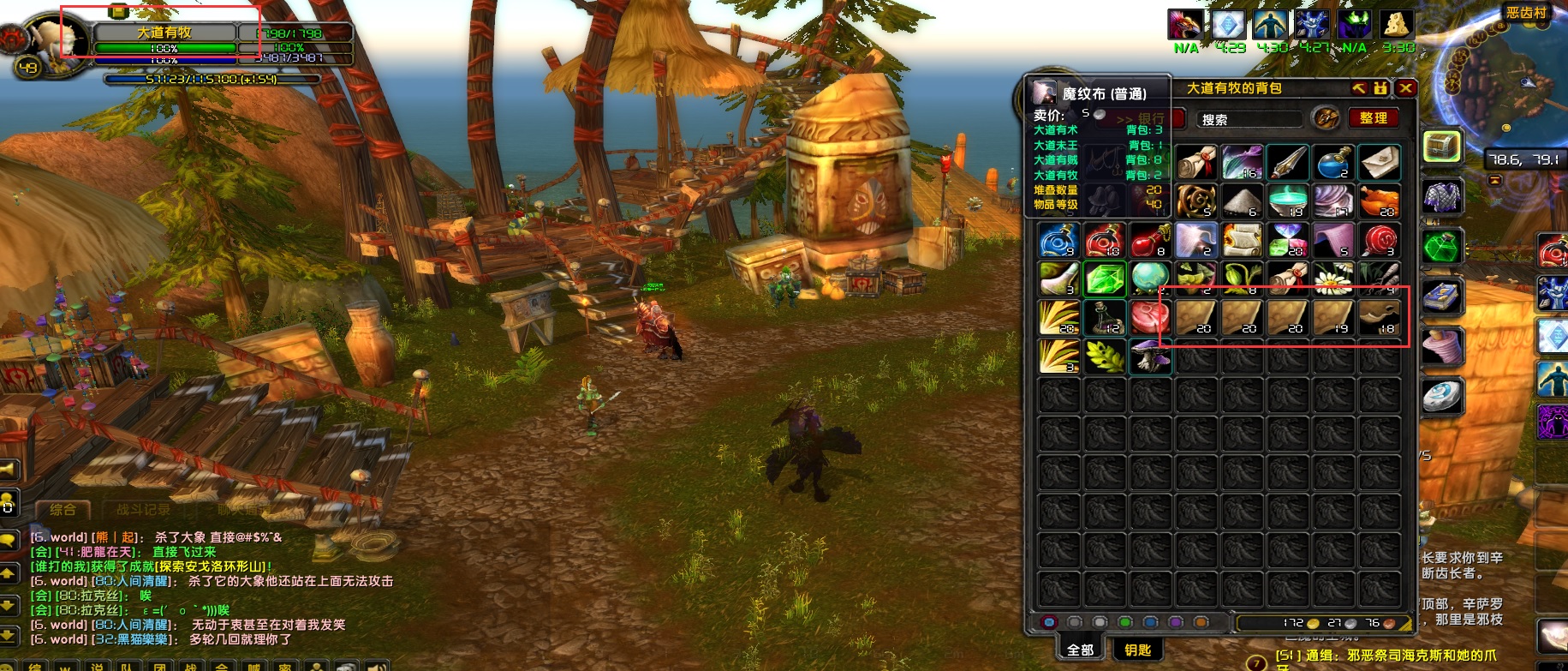Select the leather stack showing 19
The height and width of the screenshot is (671, 1568).
pos(1333,318)
